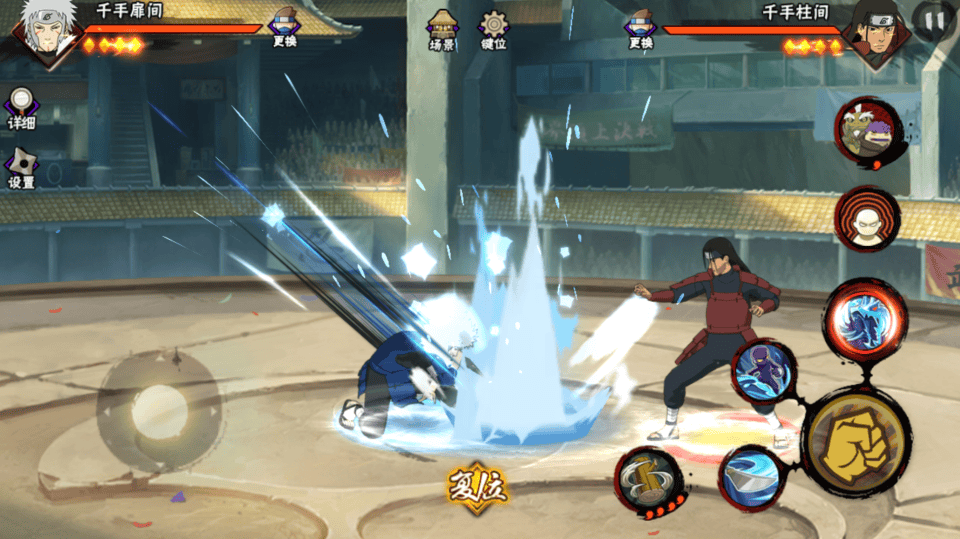The height and width of the screenshot is (539, 960).
Task: Select 千手扉间's character portrait
Action: tap(42, 30)
